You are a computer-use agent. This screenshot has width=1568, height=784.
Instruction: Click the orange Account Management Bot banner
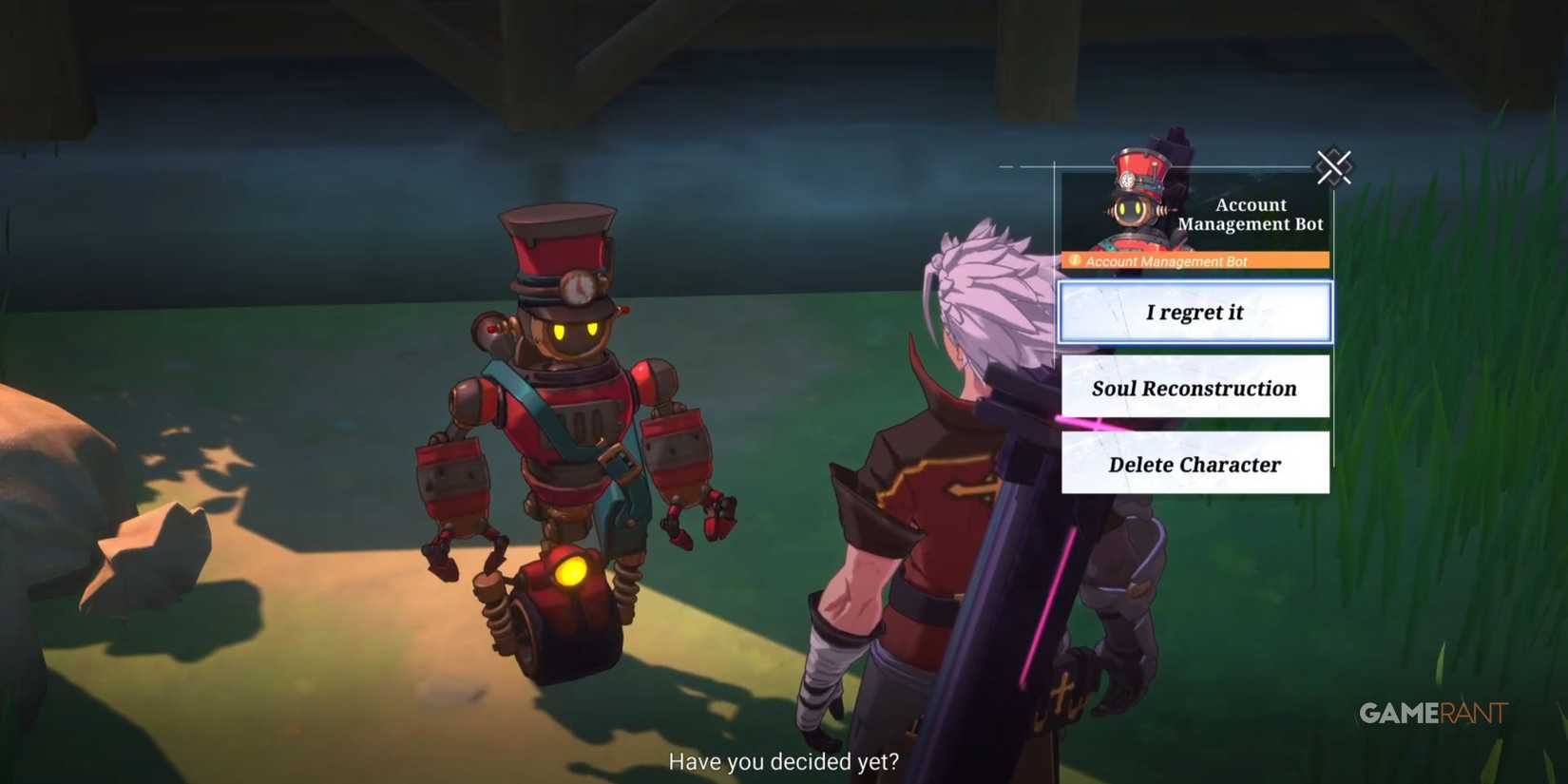(1197, 260)
